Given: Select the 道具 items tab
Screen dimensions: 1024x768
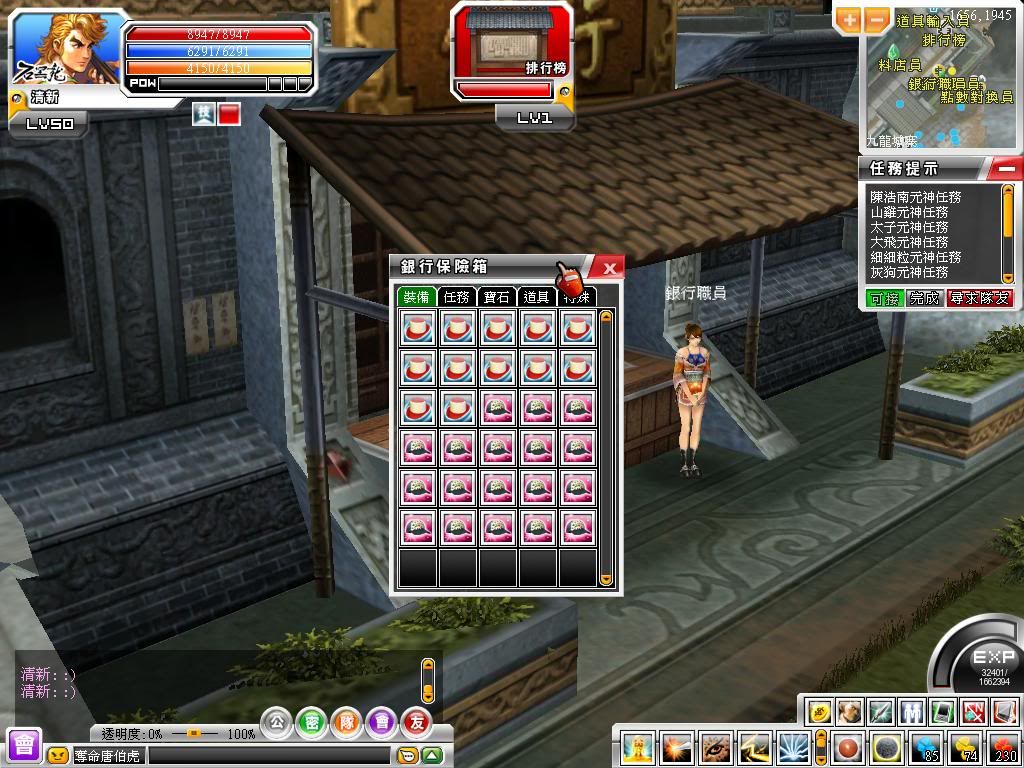Looking at the screenshot, I should [x=536, y=297].
